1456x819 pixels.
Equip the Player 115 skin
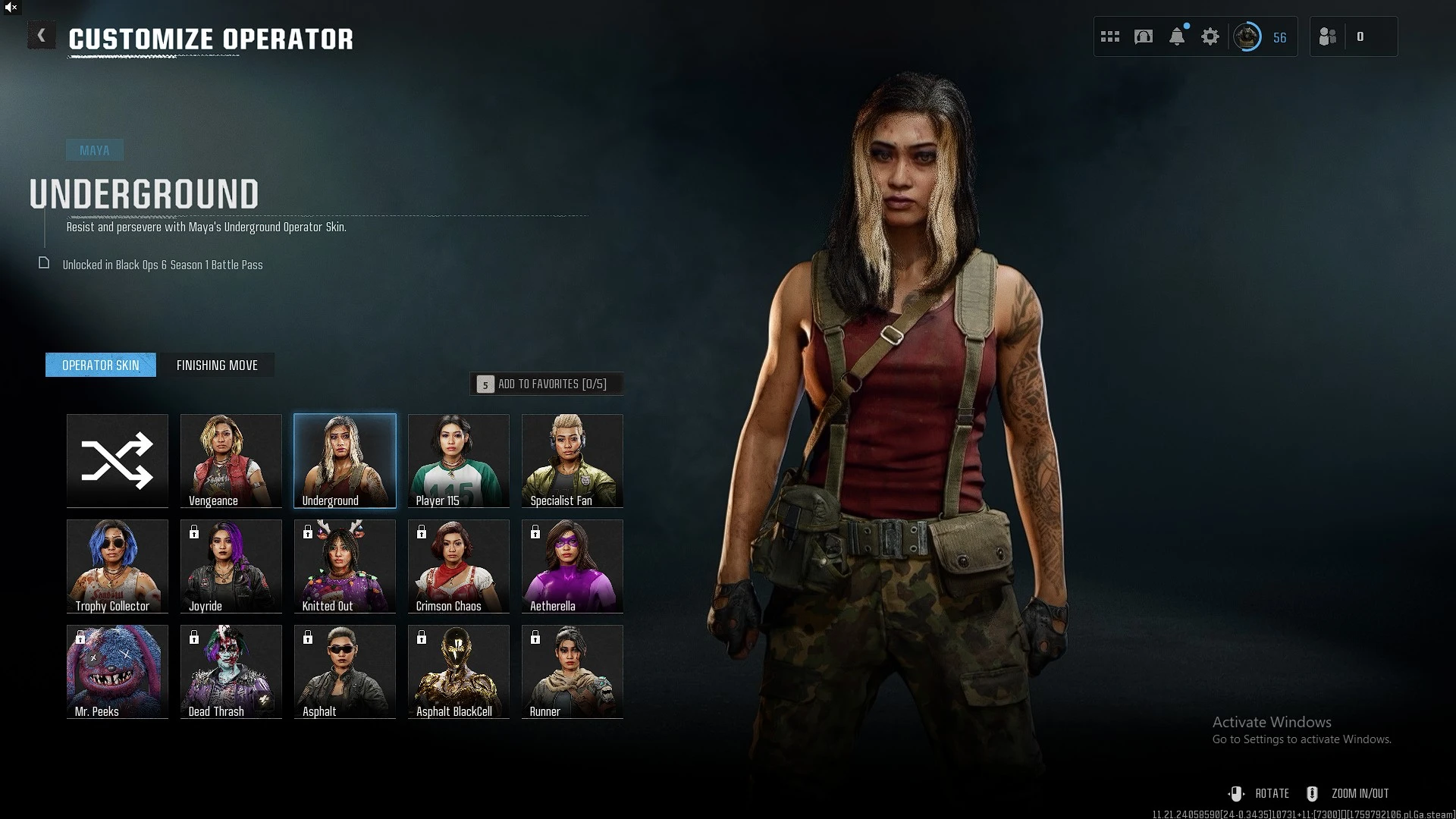[459, 460]
